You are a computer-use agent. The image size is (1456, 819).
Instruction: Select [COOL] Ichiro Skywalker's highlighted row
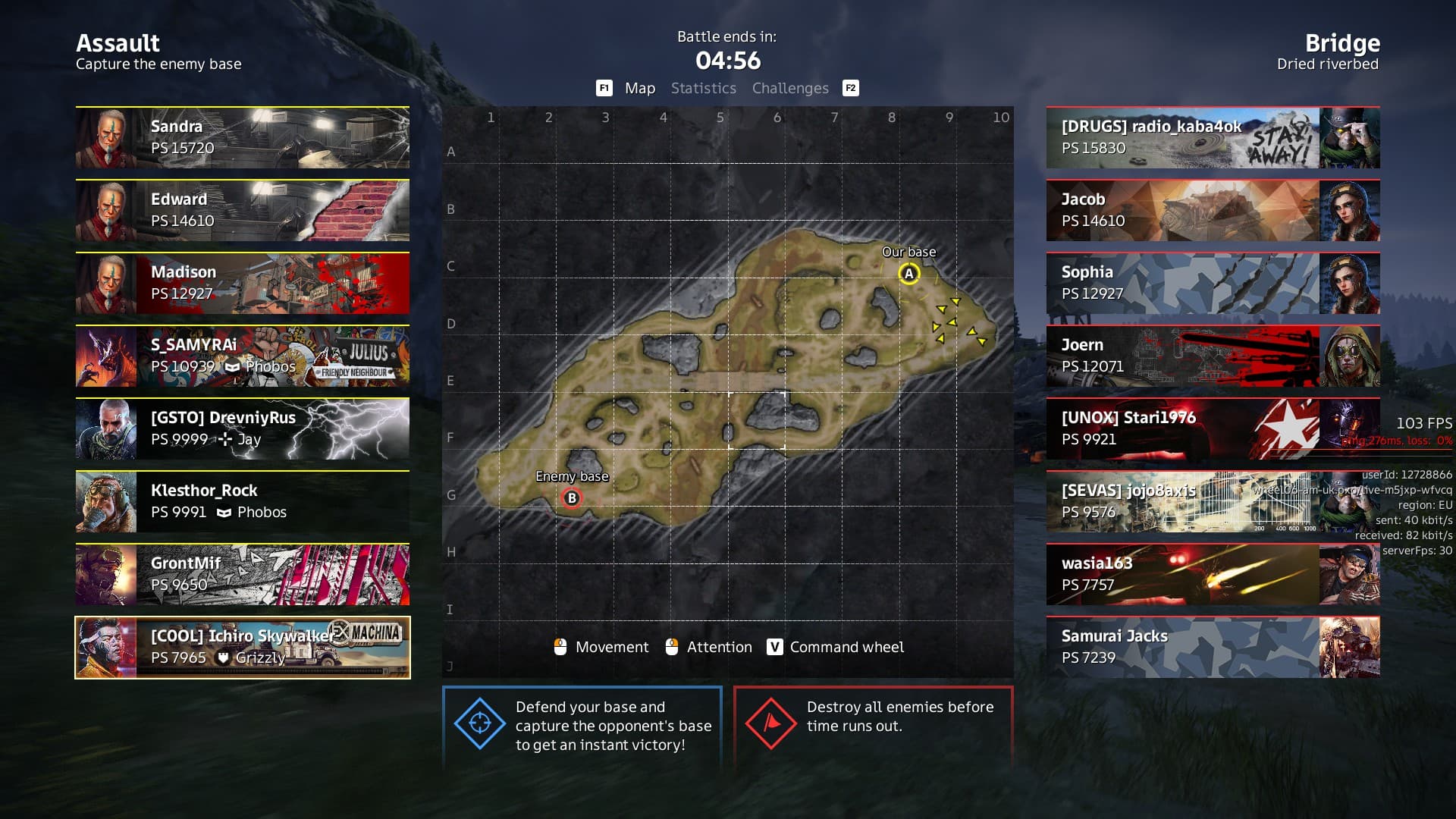243,647
